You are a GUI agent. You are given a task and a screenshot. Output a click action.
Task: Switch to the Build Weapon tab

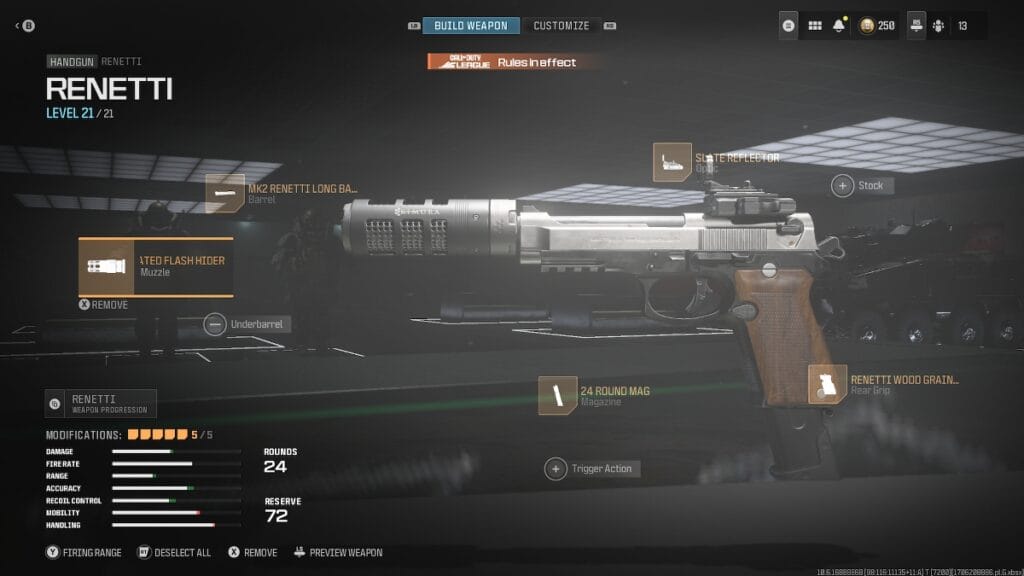pos(470,26)
